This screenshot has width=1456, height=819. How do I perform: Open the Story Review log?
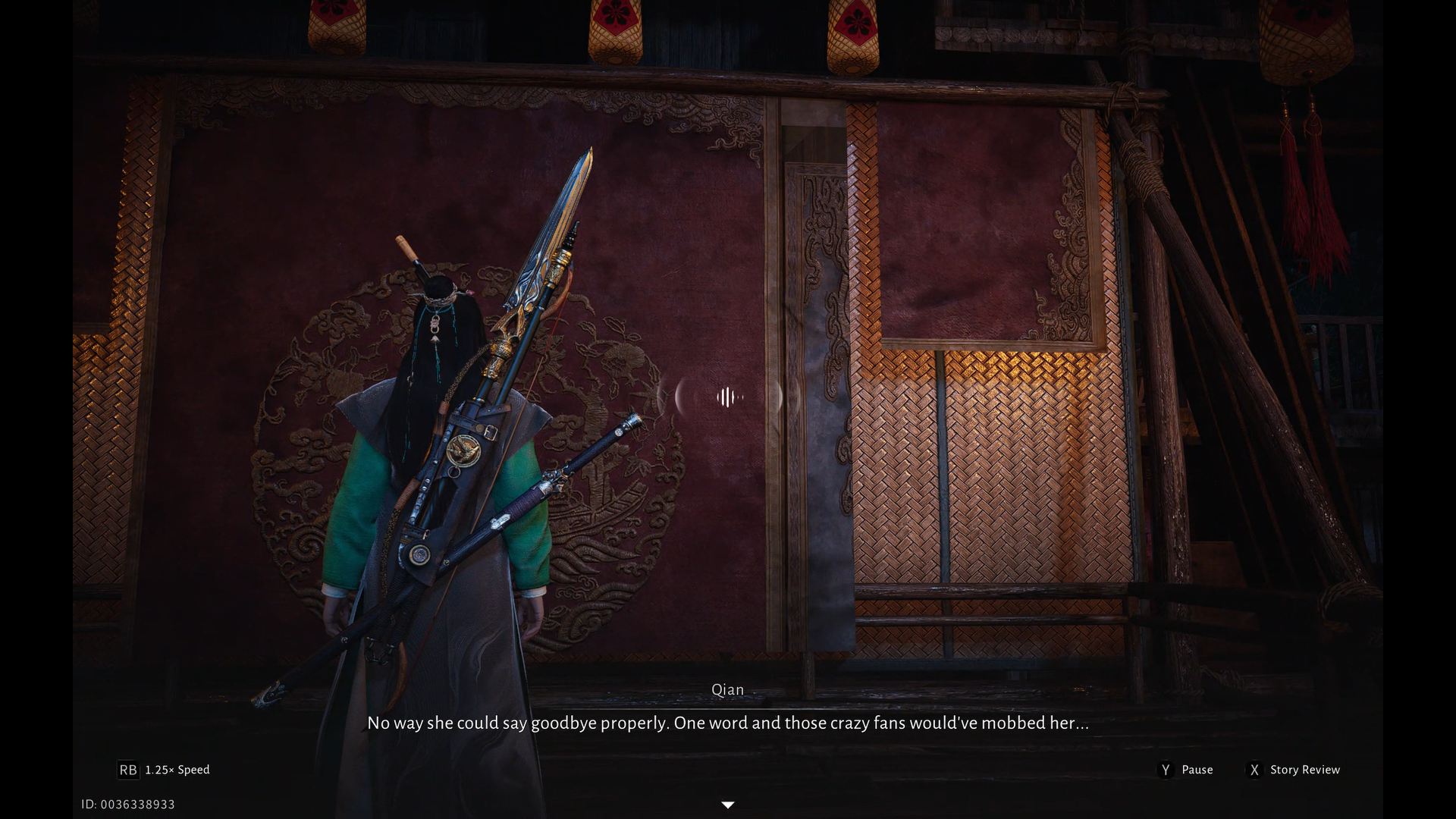point(1304,770)
